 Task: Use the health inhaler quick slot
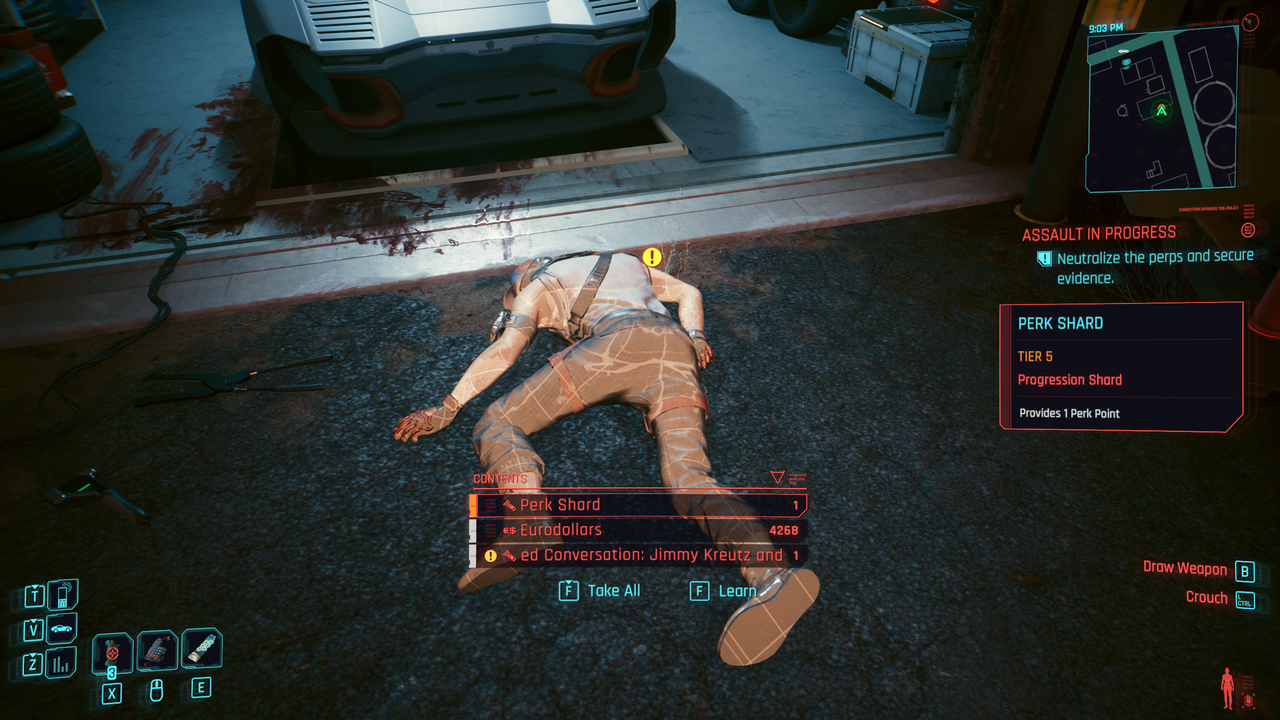(201, 649)
